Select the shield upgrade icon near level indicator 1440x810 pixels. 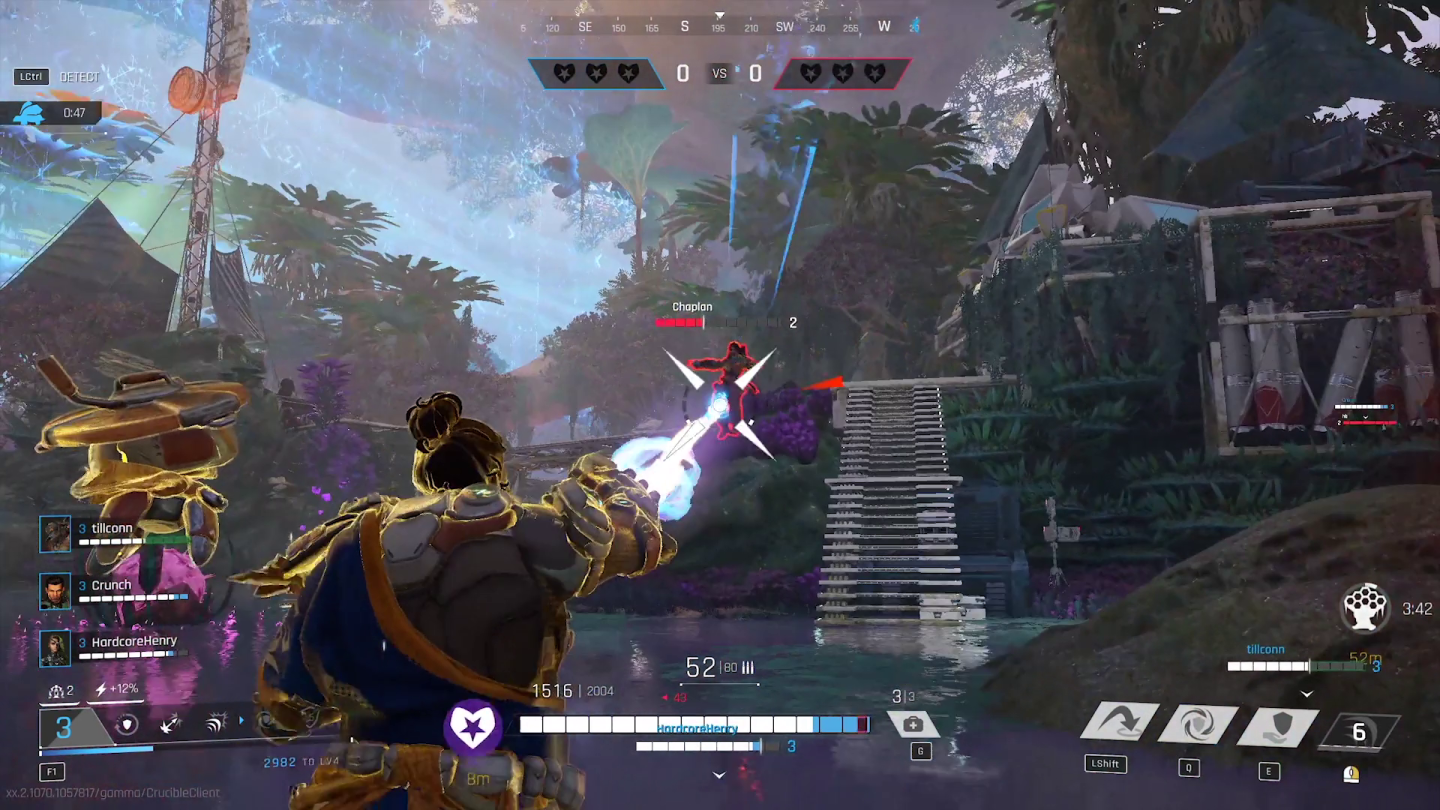(x=126, y=722)
